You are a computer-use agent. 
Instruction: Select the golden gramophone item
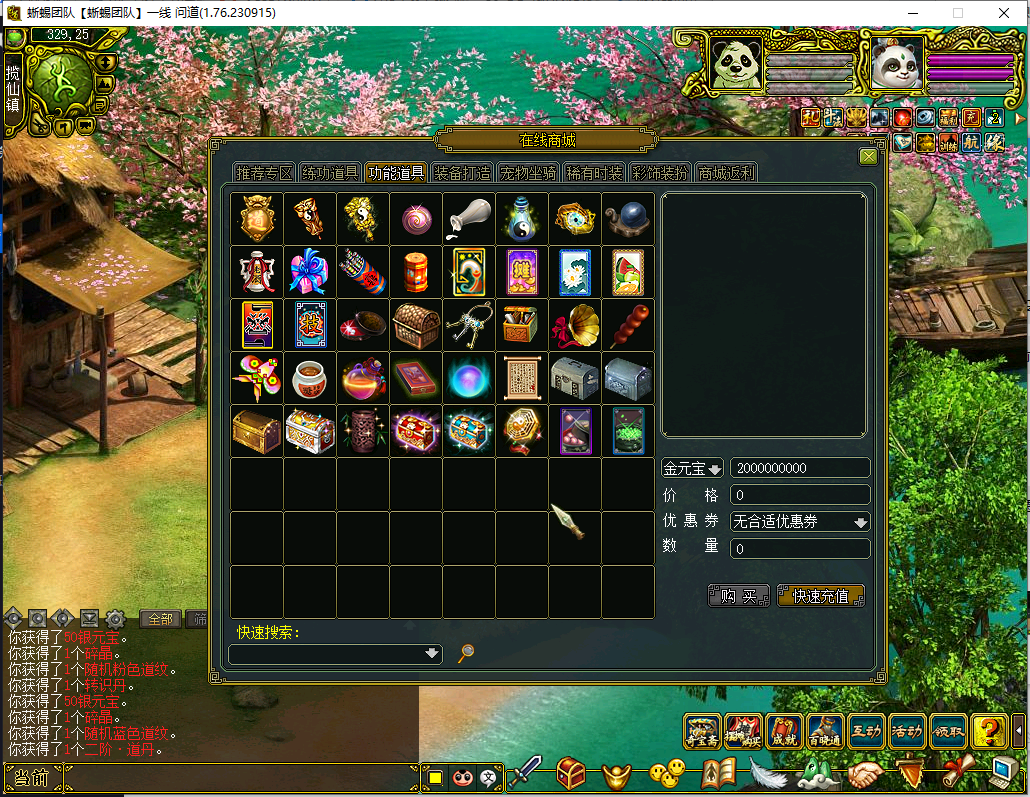tap(575, 325)
